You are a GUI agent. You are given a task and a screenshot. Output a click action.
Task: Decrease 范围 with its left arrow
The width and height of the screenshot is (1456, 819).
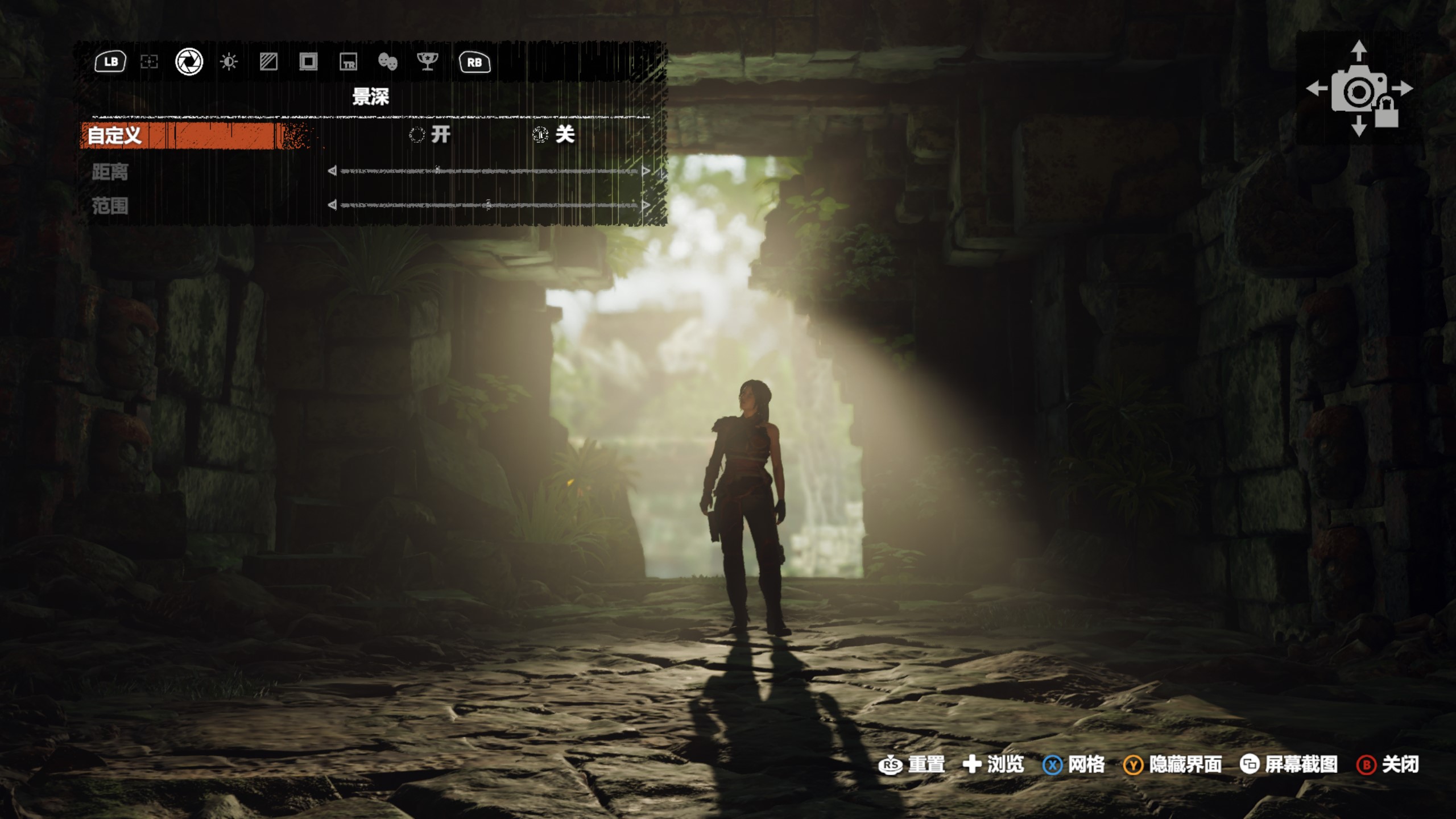click(x=332, y=205)
